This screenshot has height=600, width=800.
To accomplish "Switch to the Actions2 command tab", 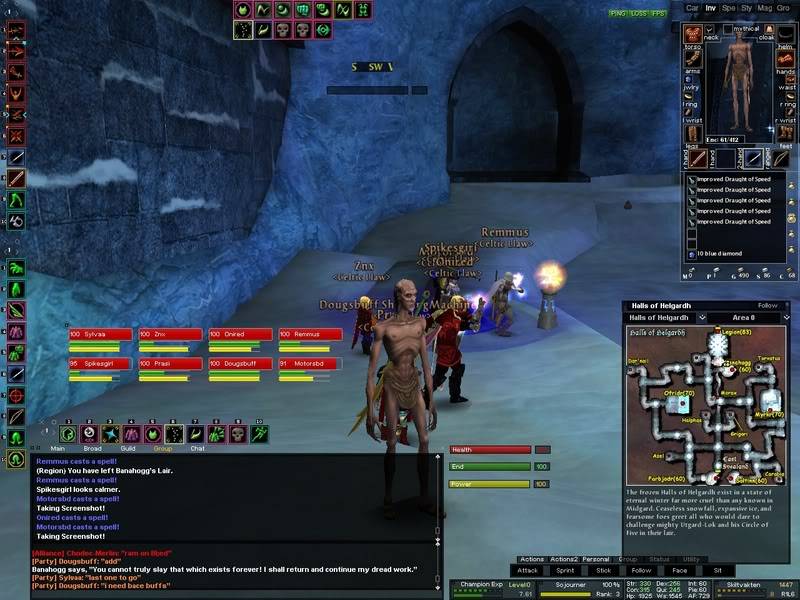I will click(x=563, y=559).
